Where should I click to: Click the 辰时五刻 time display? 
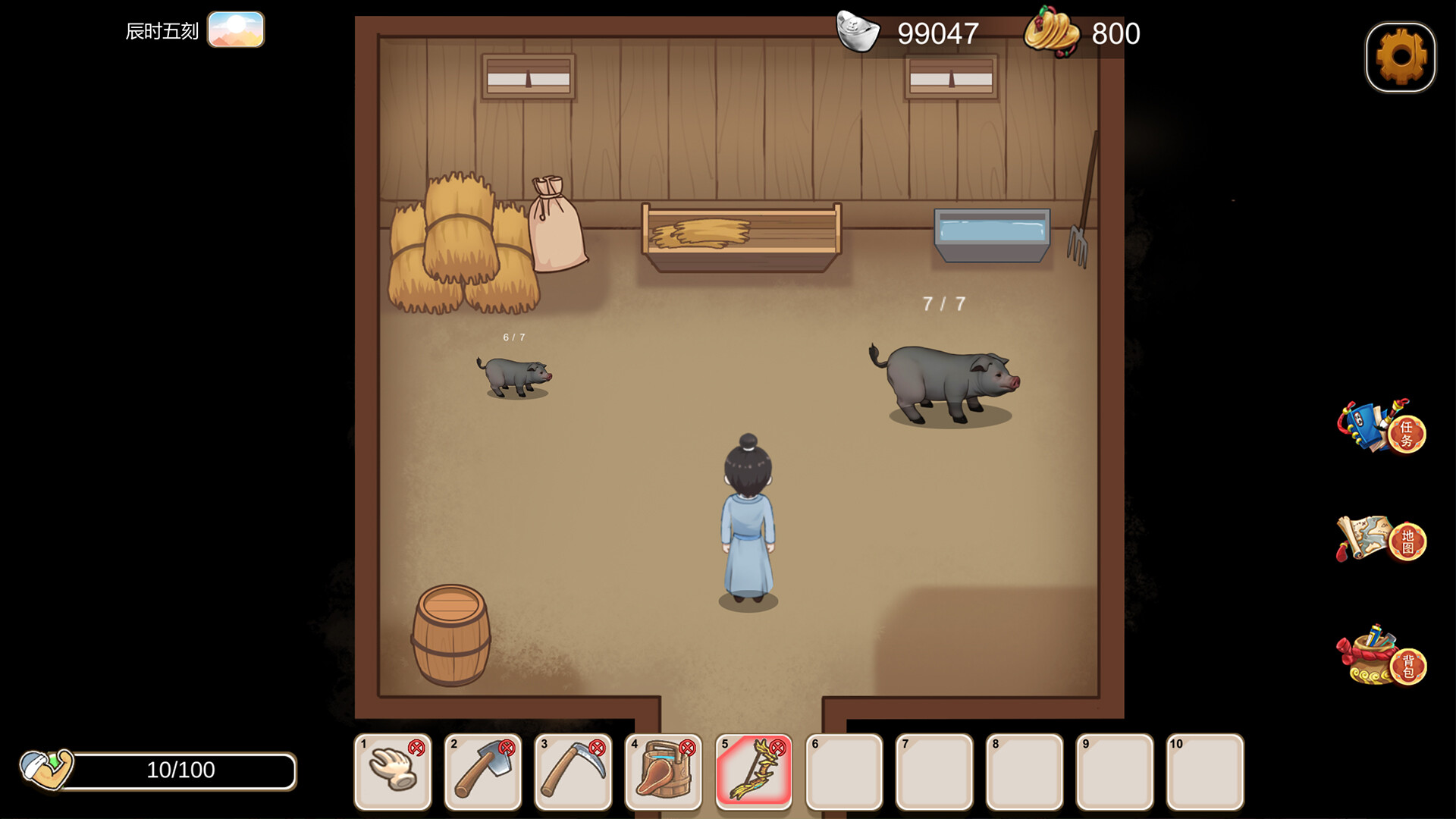pos(162,30)
